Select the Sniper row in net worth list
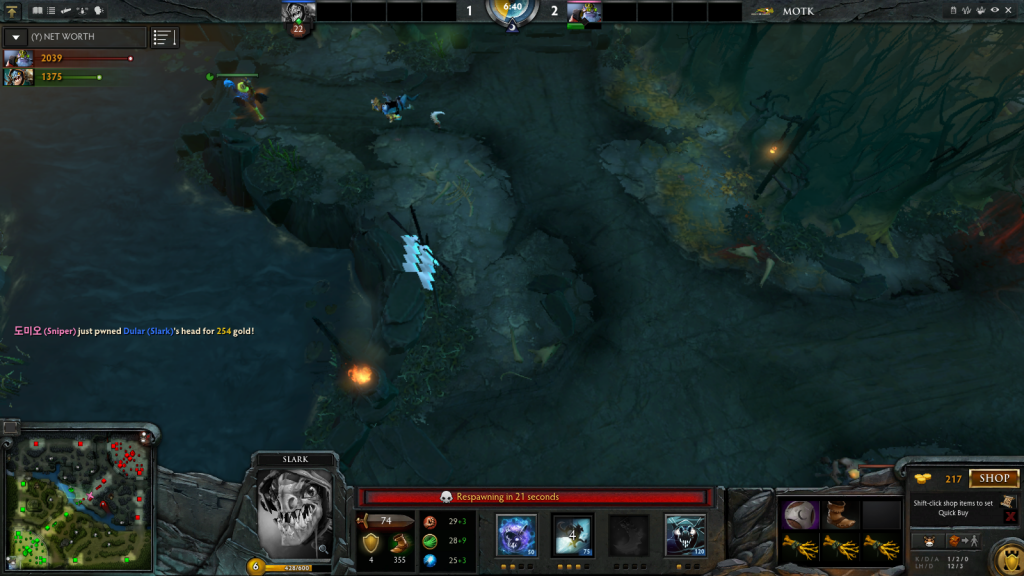Image resolution: width=1024 pixels, height=576 pixels. pos(70,59)
